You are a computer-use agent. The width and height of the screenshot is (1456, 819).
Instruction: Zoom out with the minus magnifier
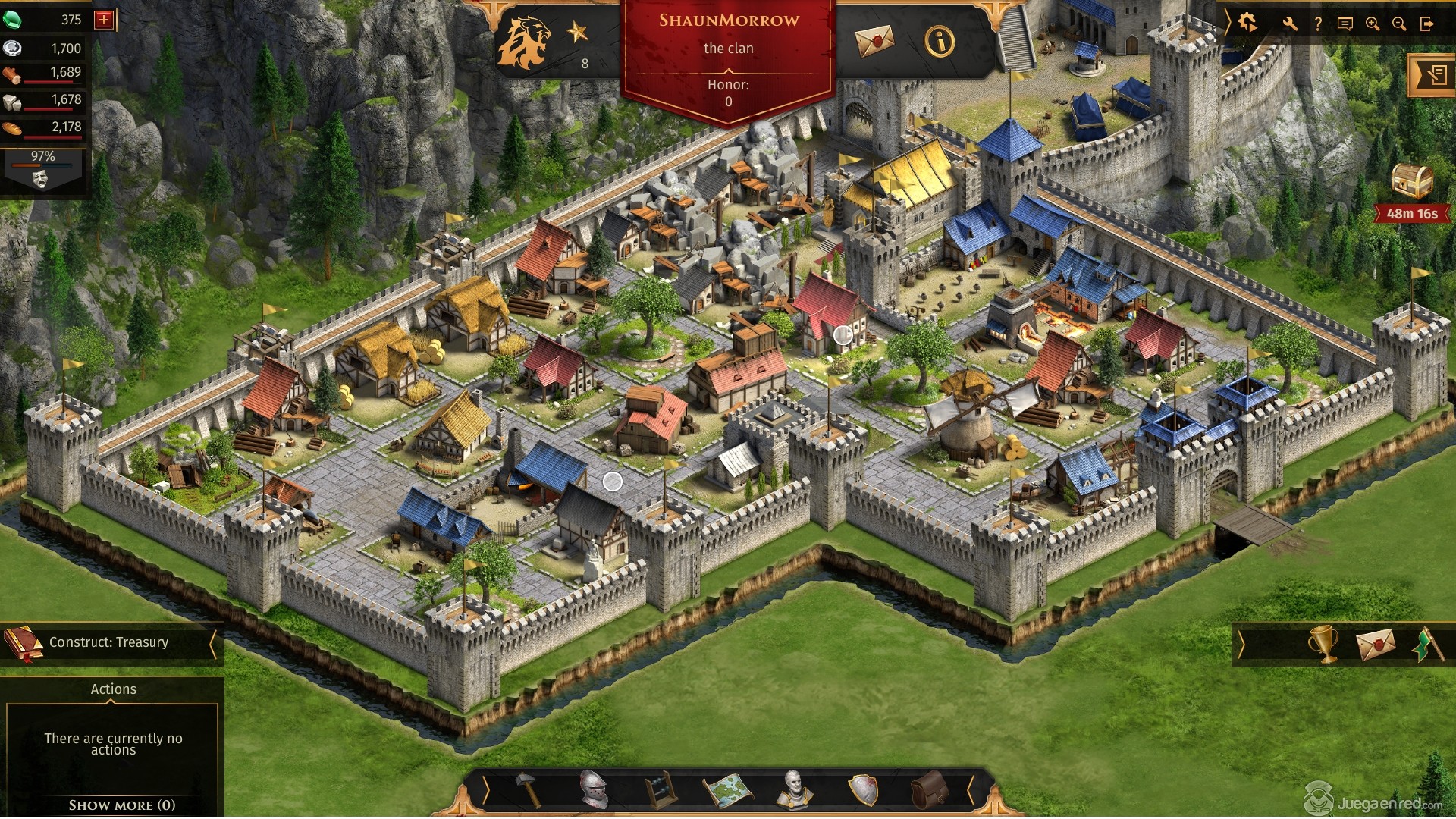tap(1399, 24)
